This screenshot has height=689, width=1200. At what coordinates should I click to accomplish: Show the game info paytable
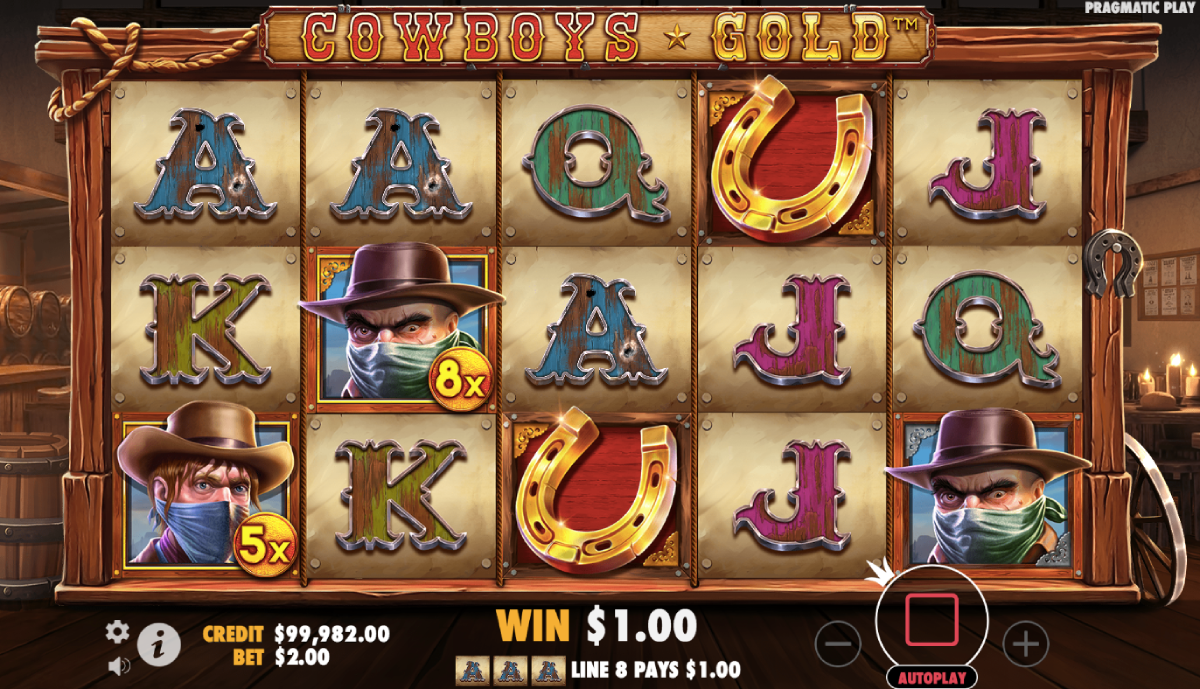click(158, 644)
